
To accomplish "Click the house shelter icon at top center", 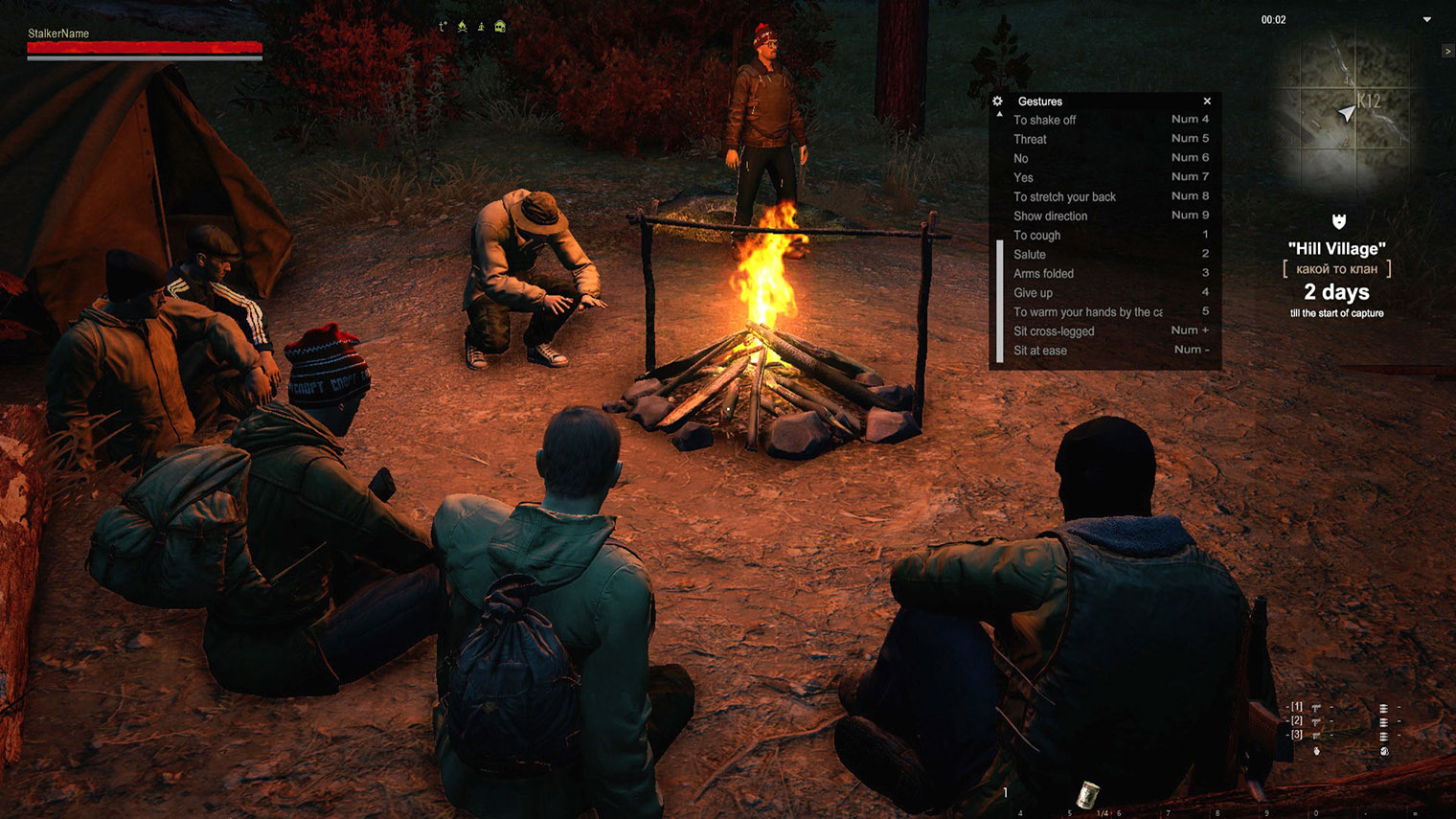I will (x=499, y=26).
